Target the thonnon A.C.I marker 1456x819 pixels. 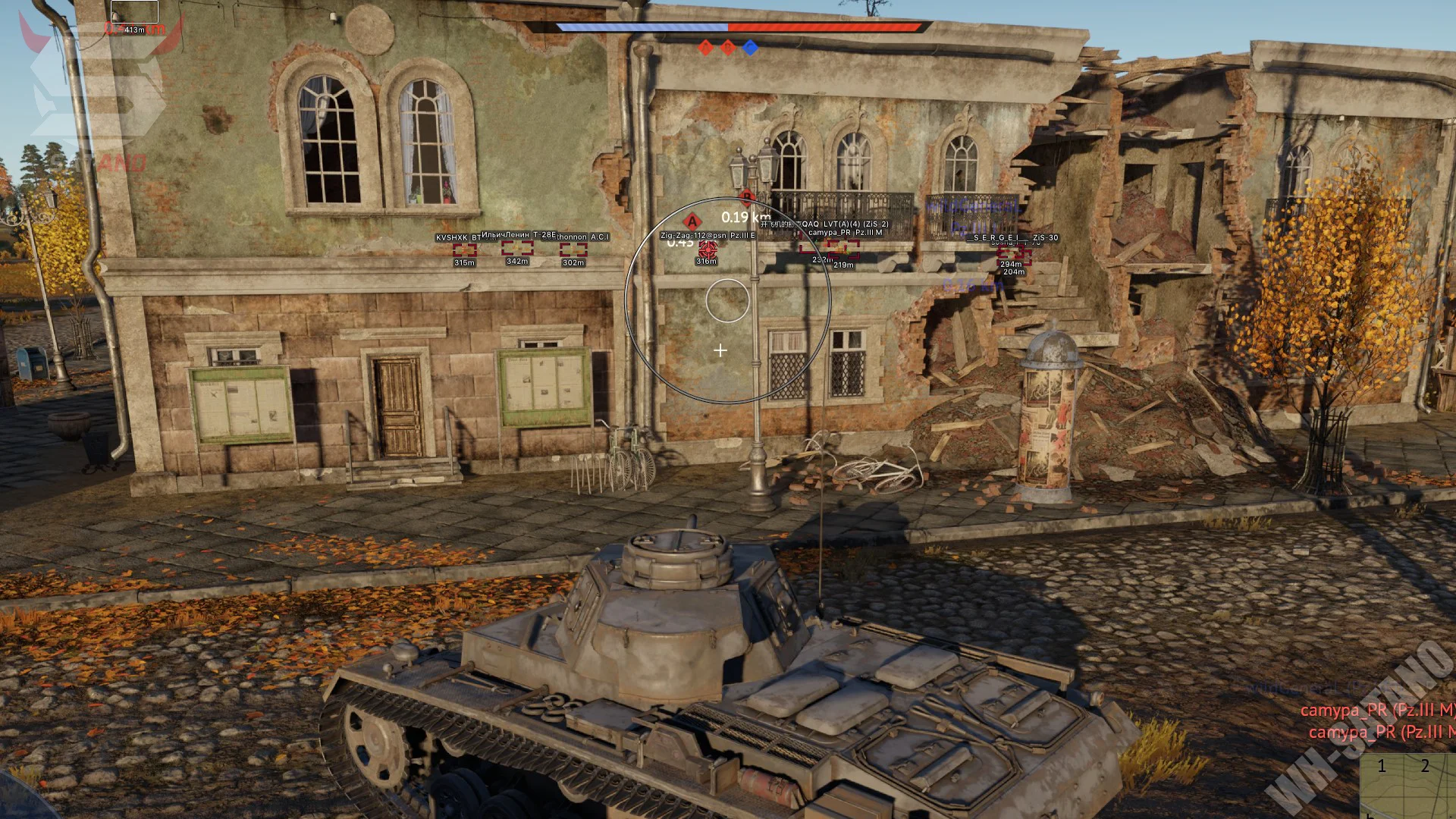pos(573,249)
